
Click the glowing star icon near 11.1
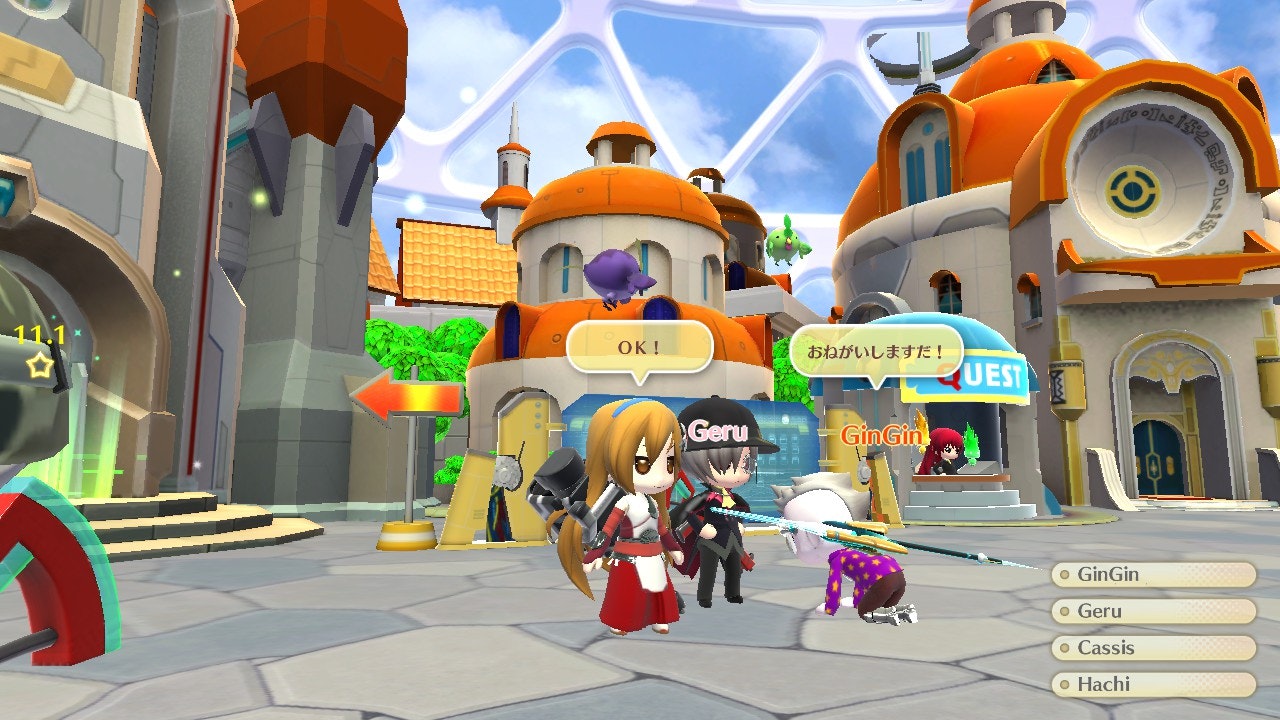[x=38, y=365]
